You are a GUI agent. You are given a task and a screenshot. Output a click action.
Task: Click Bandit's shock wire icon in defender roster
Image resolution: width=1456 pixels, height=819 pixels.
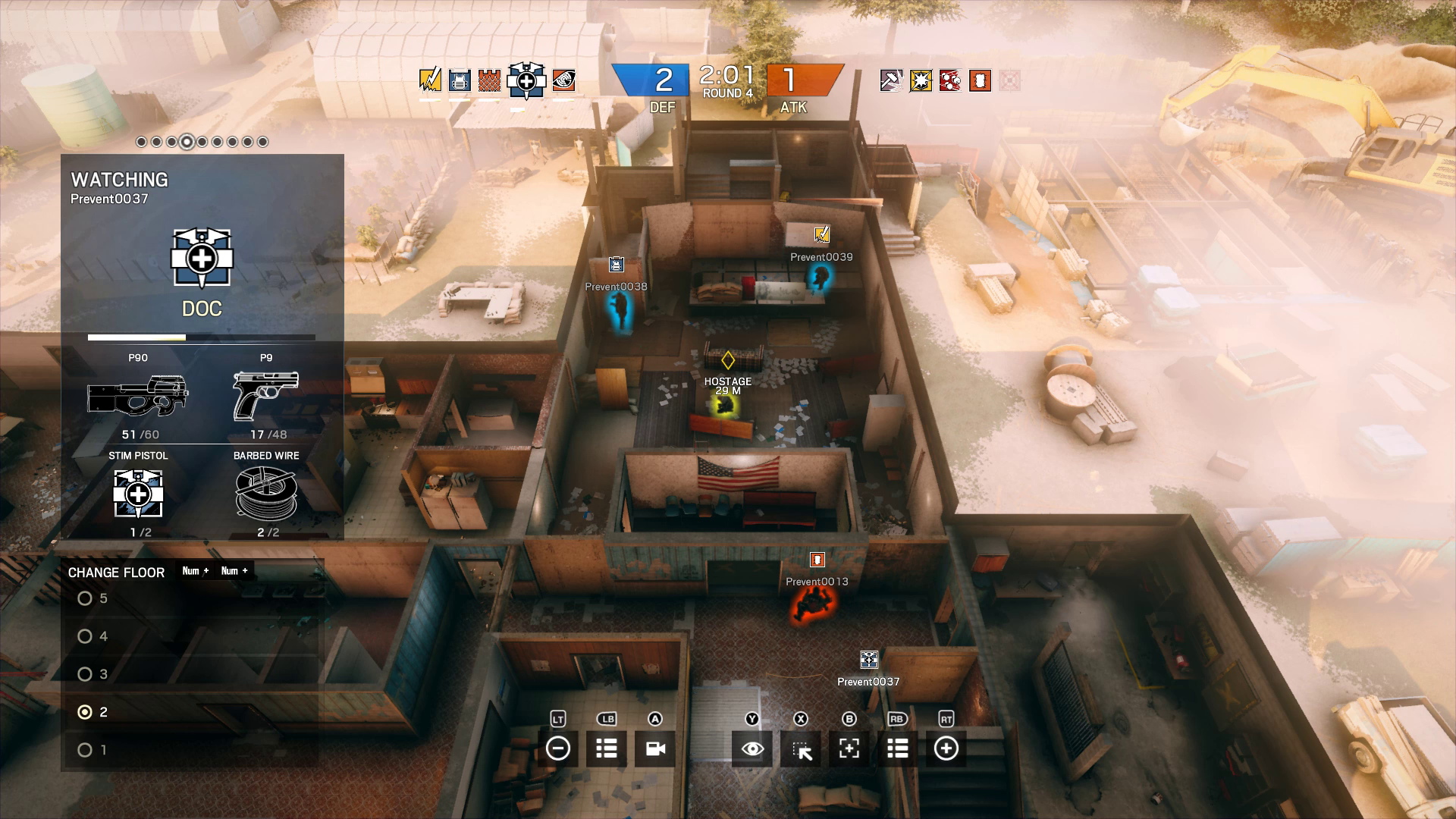click(430, 81)
